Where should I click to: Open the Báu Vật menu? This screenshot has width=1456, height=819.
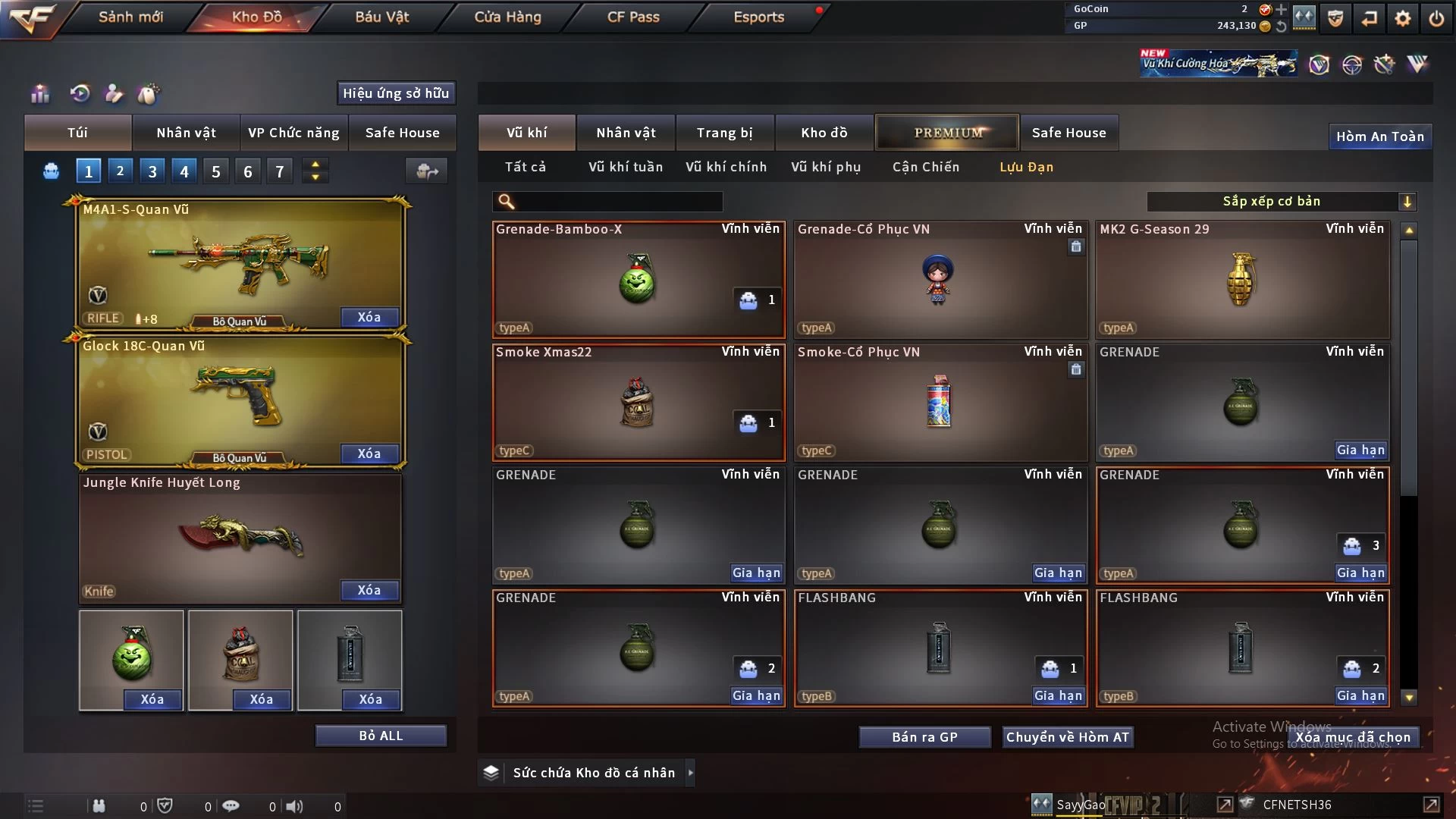tap(381, 17)
